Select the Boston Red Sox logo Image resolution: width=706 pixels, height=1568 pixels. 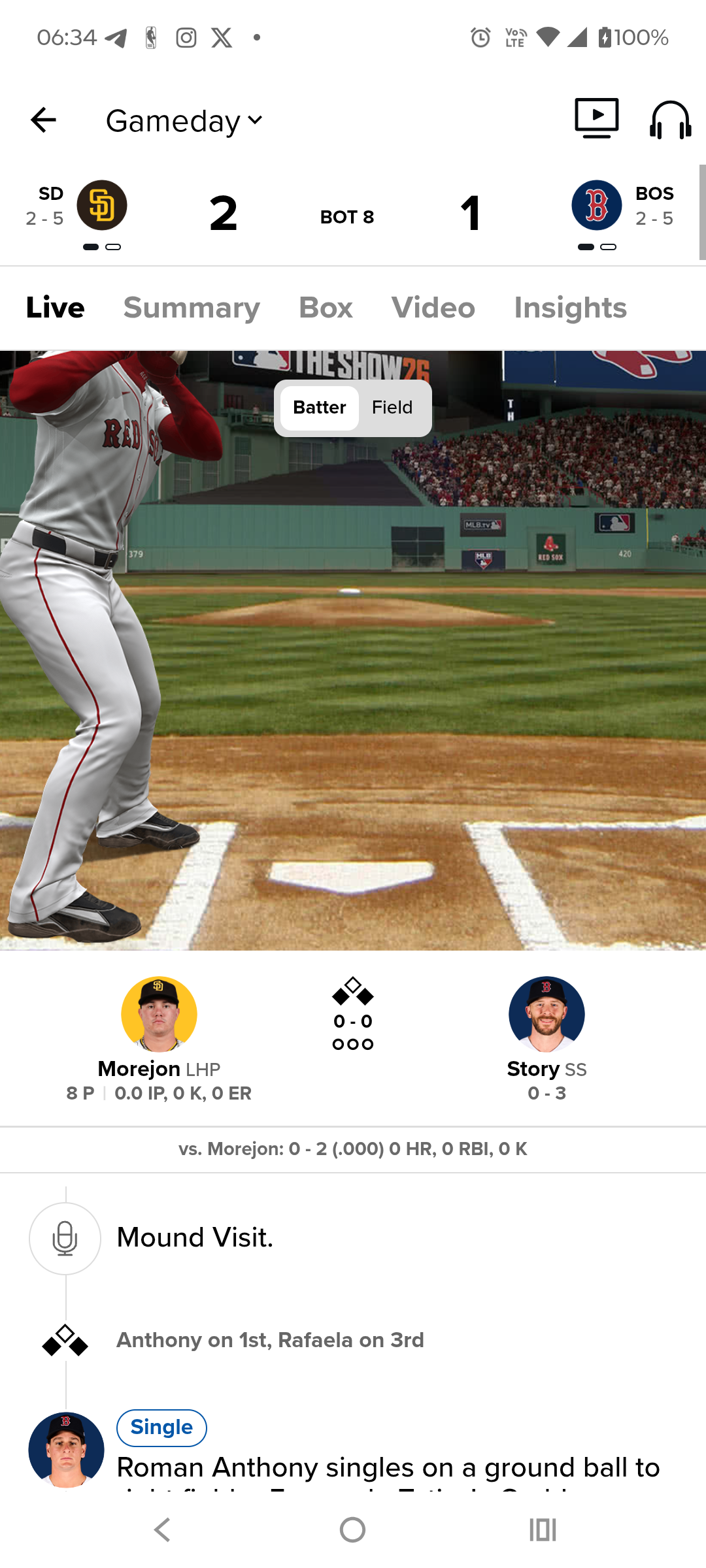(596, 205)
